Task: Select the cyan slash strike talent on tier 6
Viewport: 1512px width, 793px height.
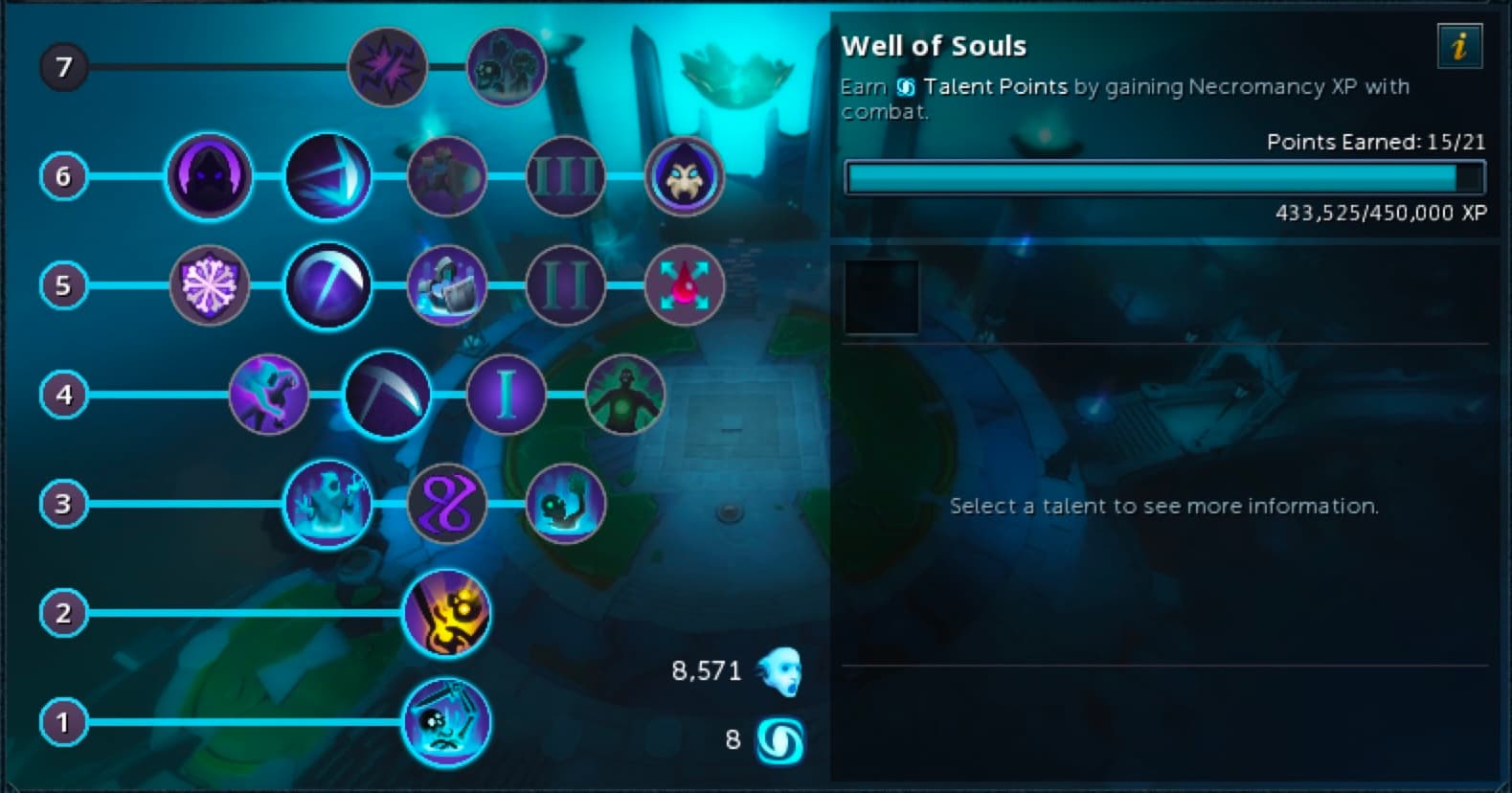Action: click(327, 176)
